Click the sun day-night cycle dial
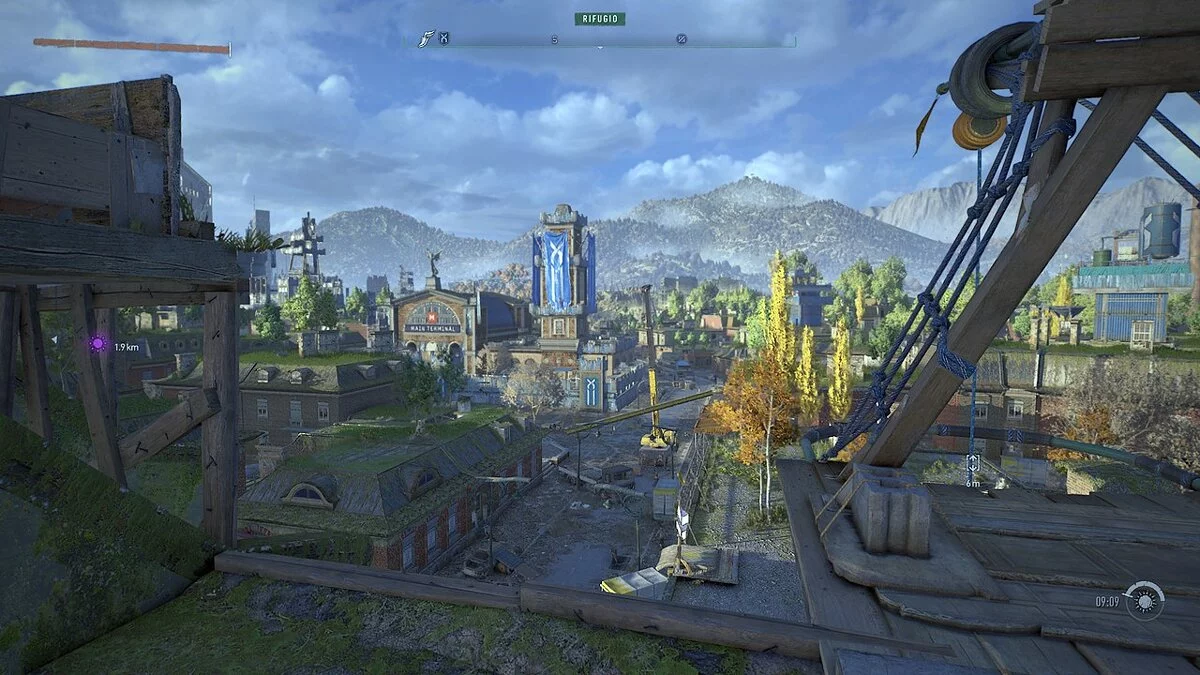Image resolution: width=1200 pixels, height=675 pixels. click(1144, 600)
